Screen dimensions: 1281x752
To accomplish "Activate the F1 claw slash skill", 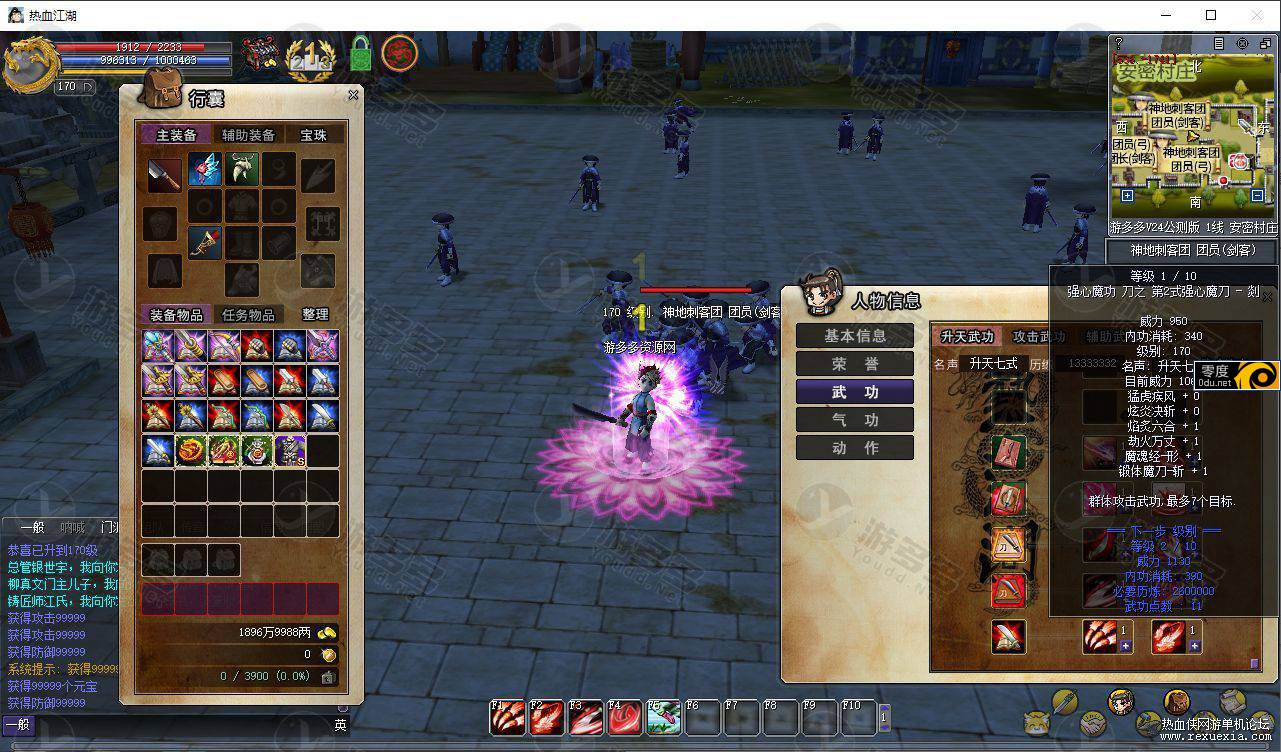I will [x=505, y=717].
